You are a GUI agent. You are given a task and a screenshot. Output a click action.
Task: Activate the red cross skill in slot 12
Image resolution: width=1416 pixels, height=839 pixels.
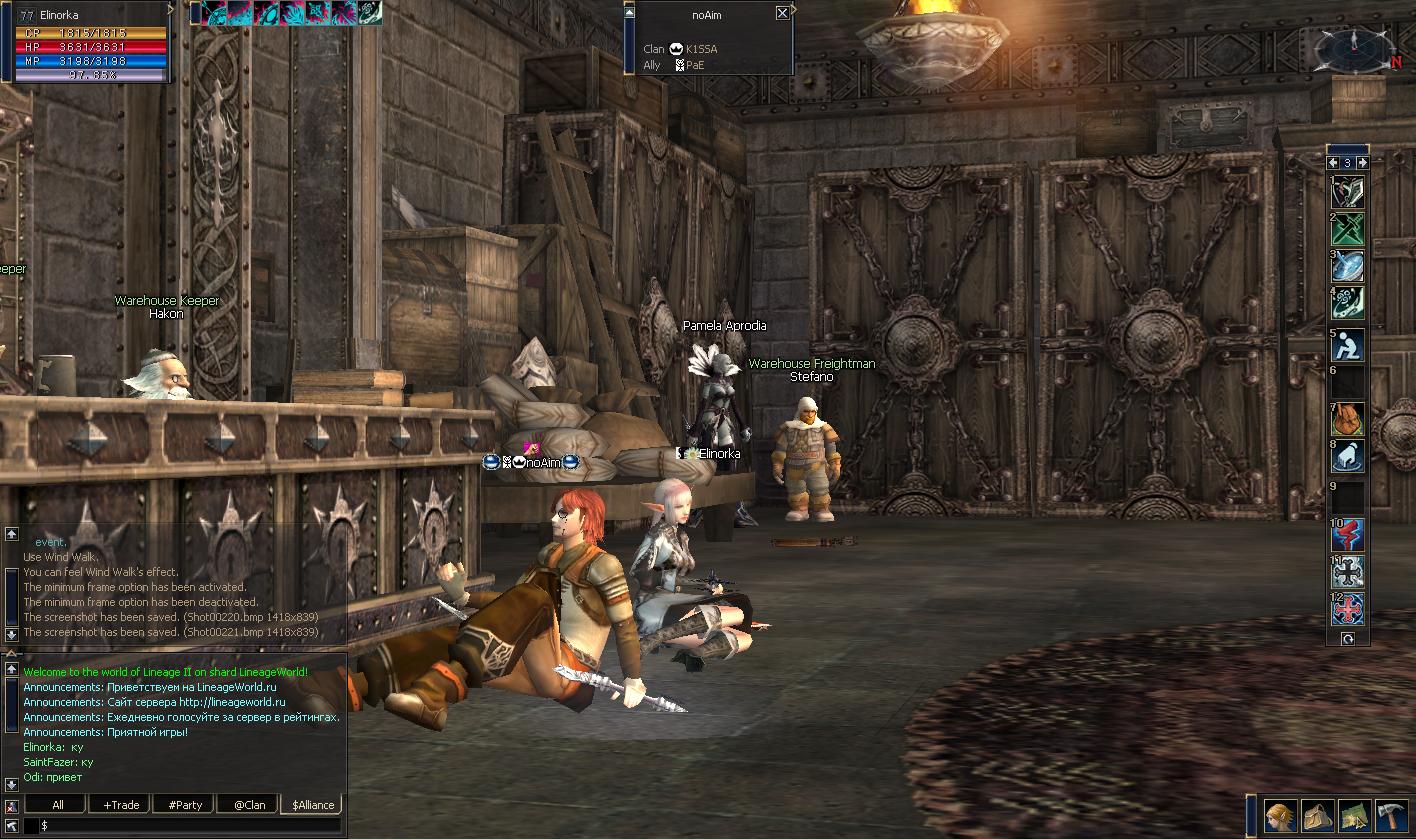pos(1347,608)
